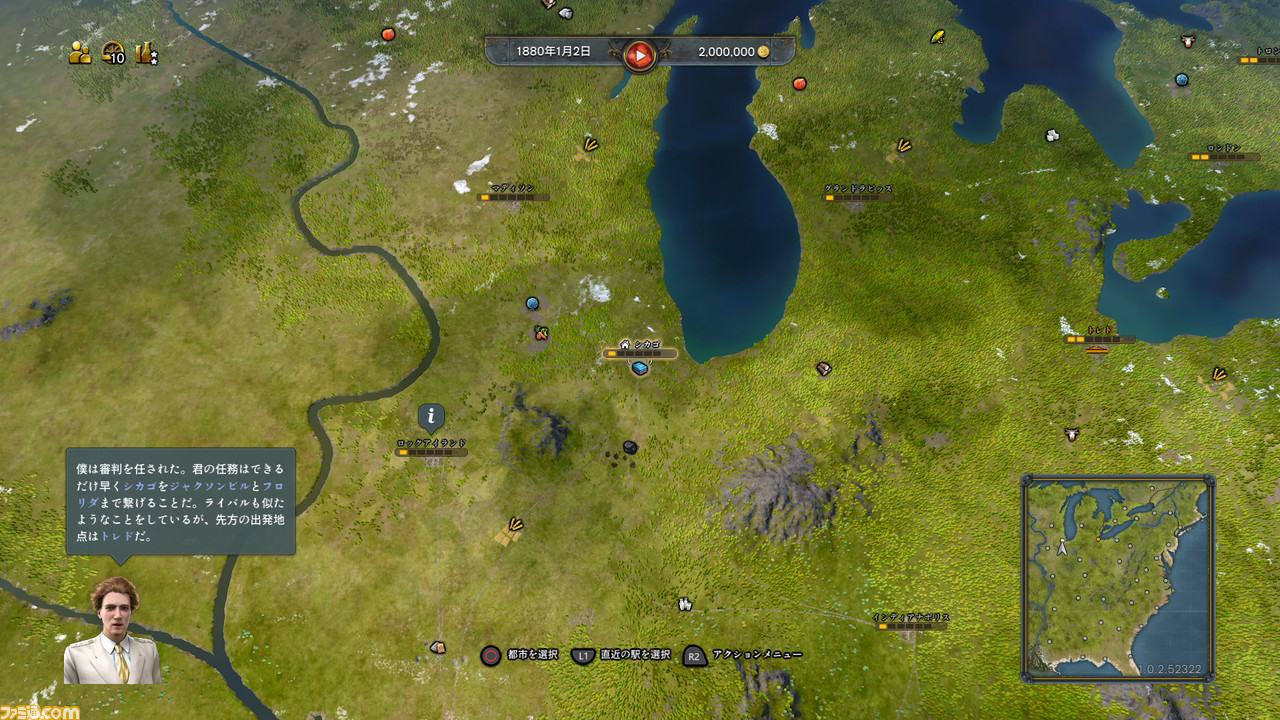Open the factory icon with two stars
The width and height of the screenshot is (1280, 720).
point(147,54)
